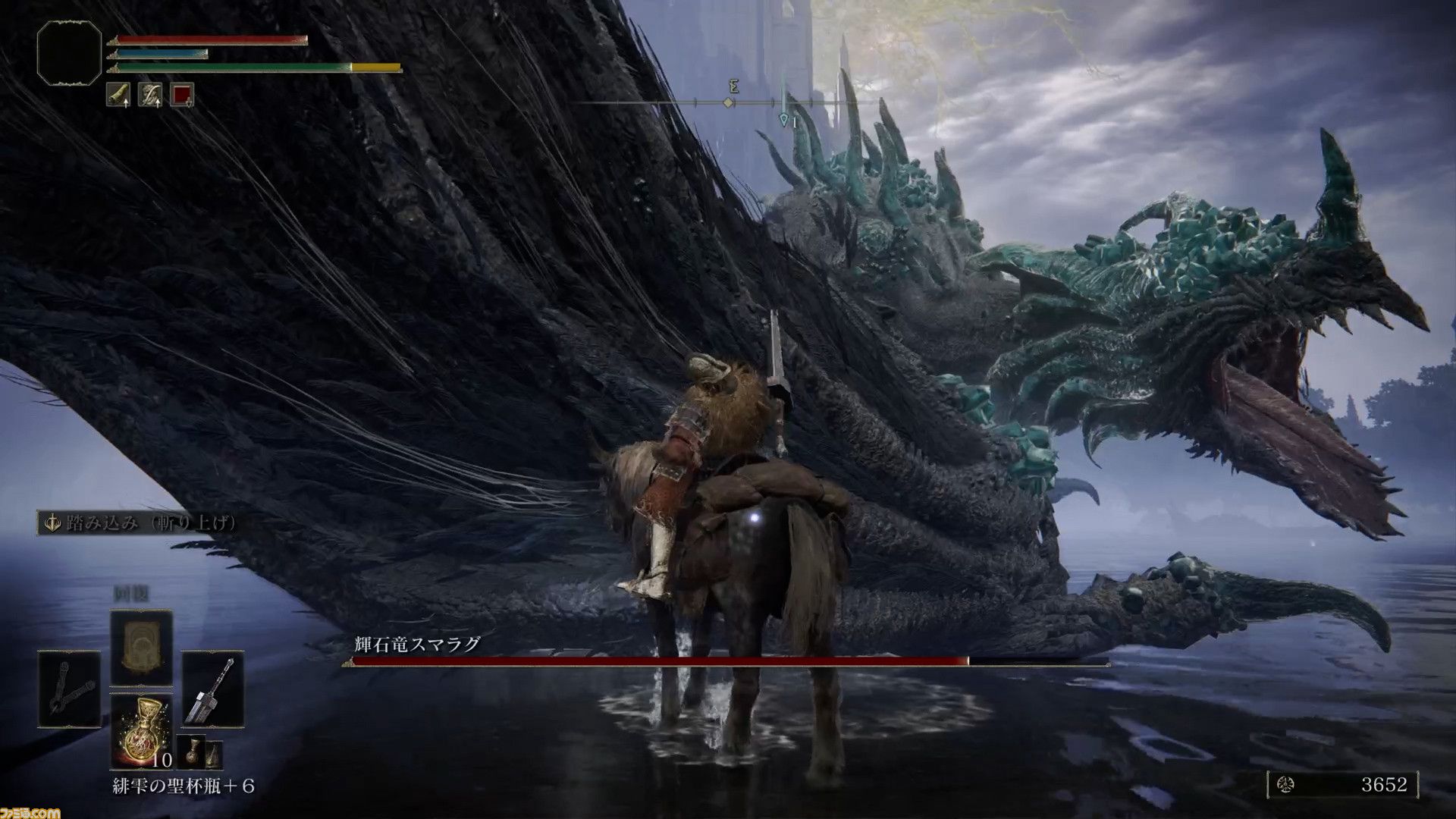
Task: Choose the left-hand weapon slot
Action: (x=69, y=689)
